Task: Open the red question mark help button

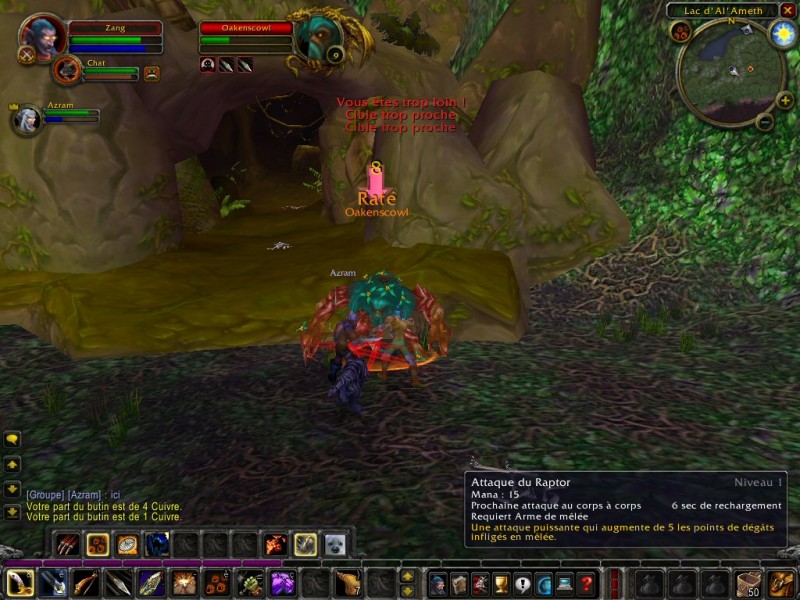Action: (x=587, y=583)
